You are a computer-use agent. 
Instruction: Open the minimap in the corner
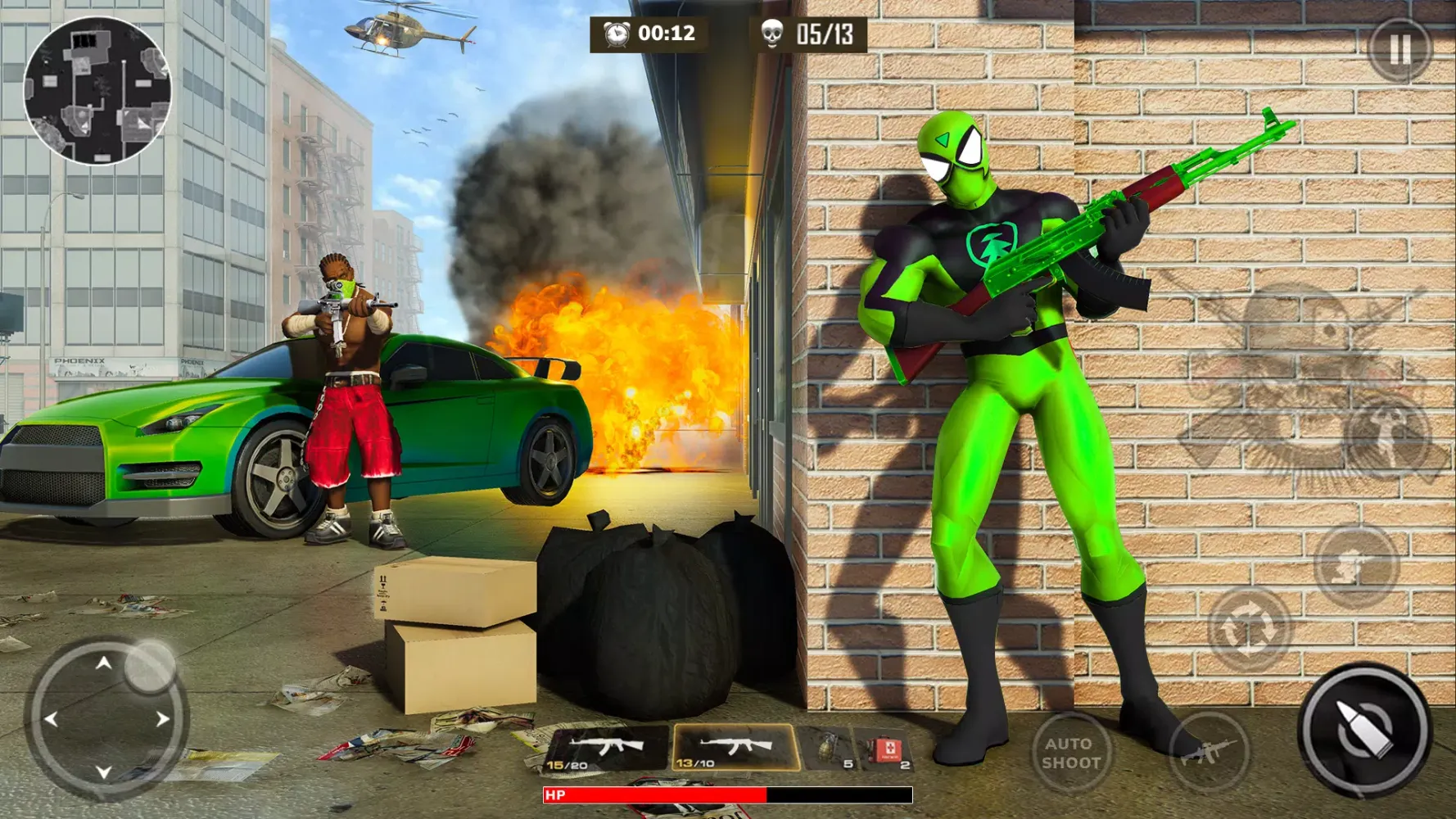pyautogui.click(x=97, y=90)
